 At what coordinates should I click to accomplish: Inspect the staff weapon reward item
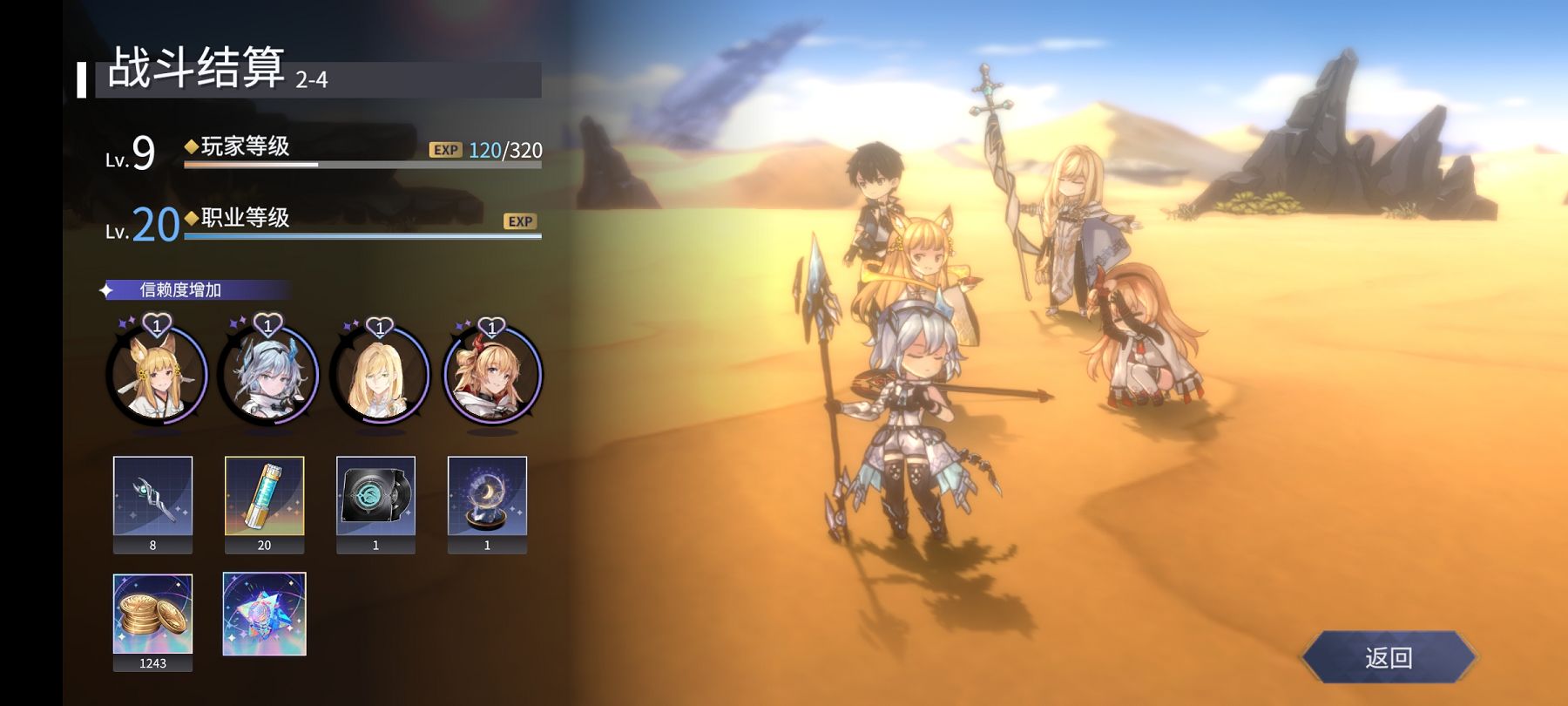152,496
